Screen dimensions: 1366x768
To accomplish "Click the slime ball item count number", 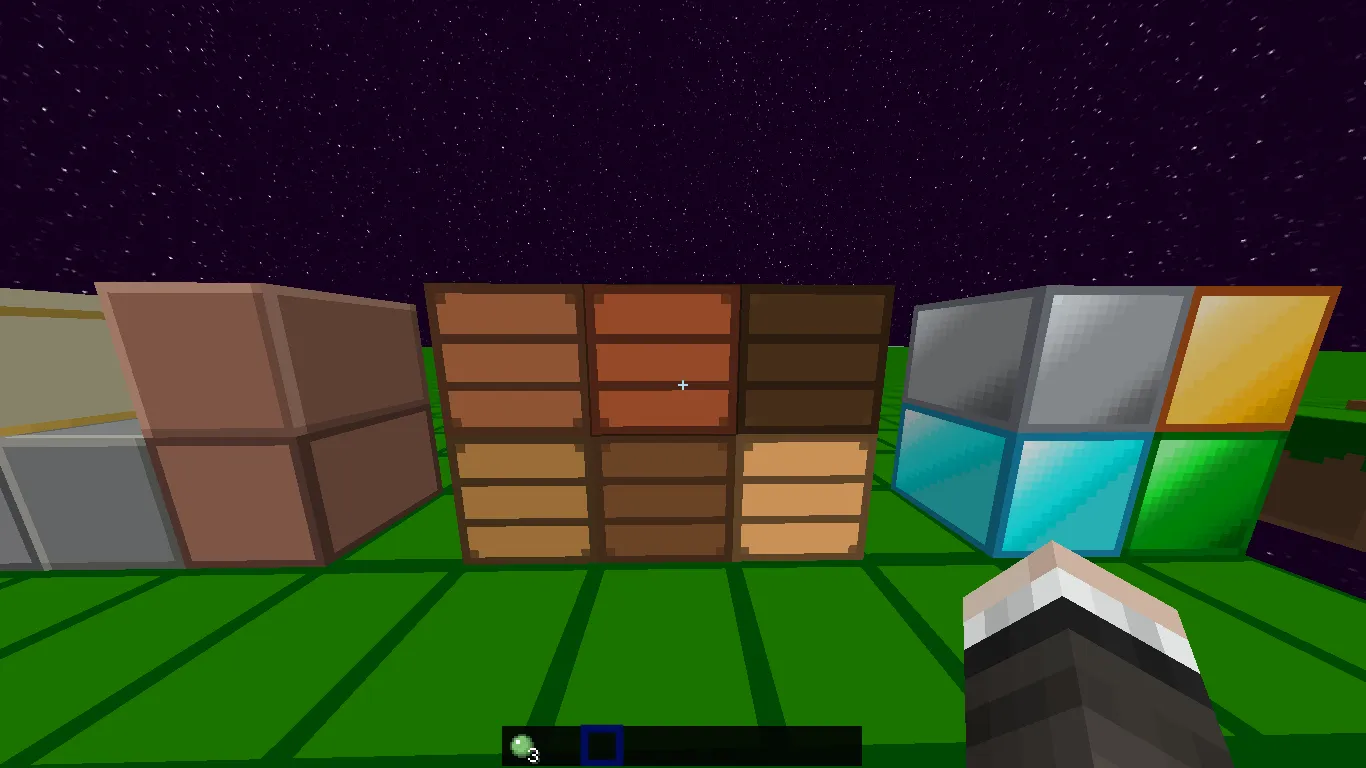I will point(532,757).
